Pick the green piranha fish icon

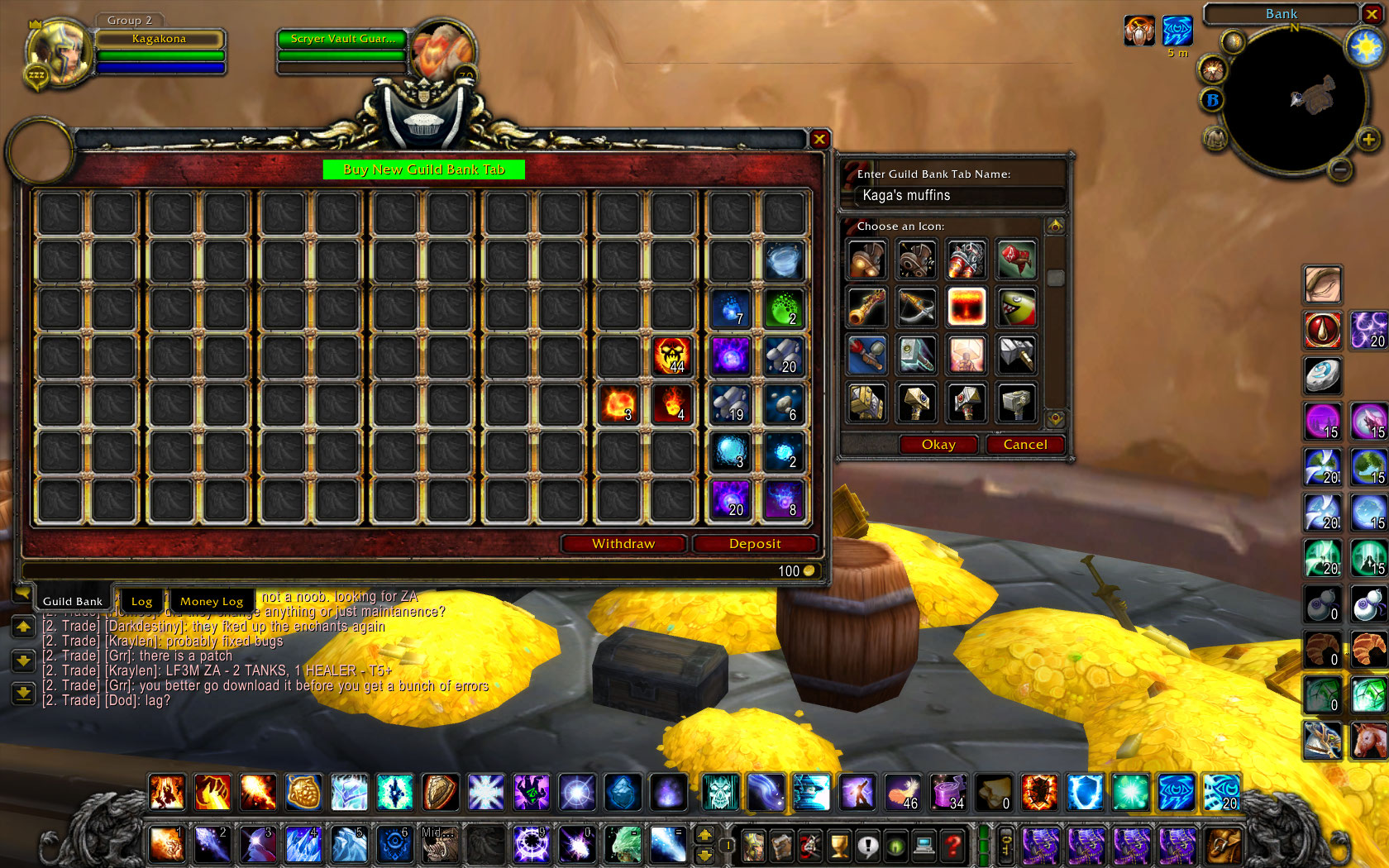click(1016, 308)
